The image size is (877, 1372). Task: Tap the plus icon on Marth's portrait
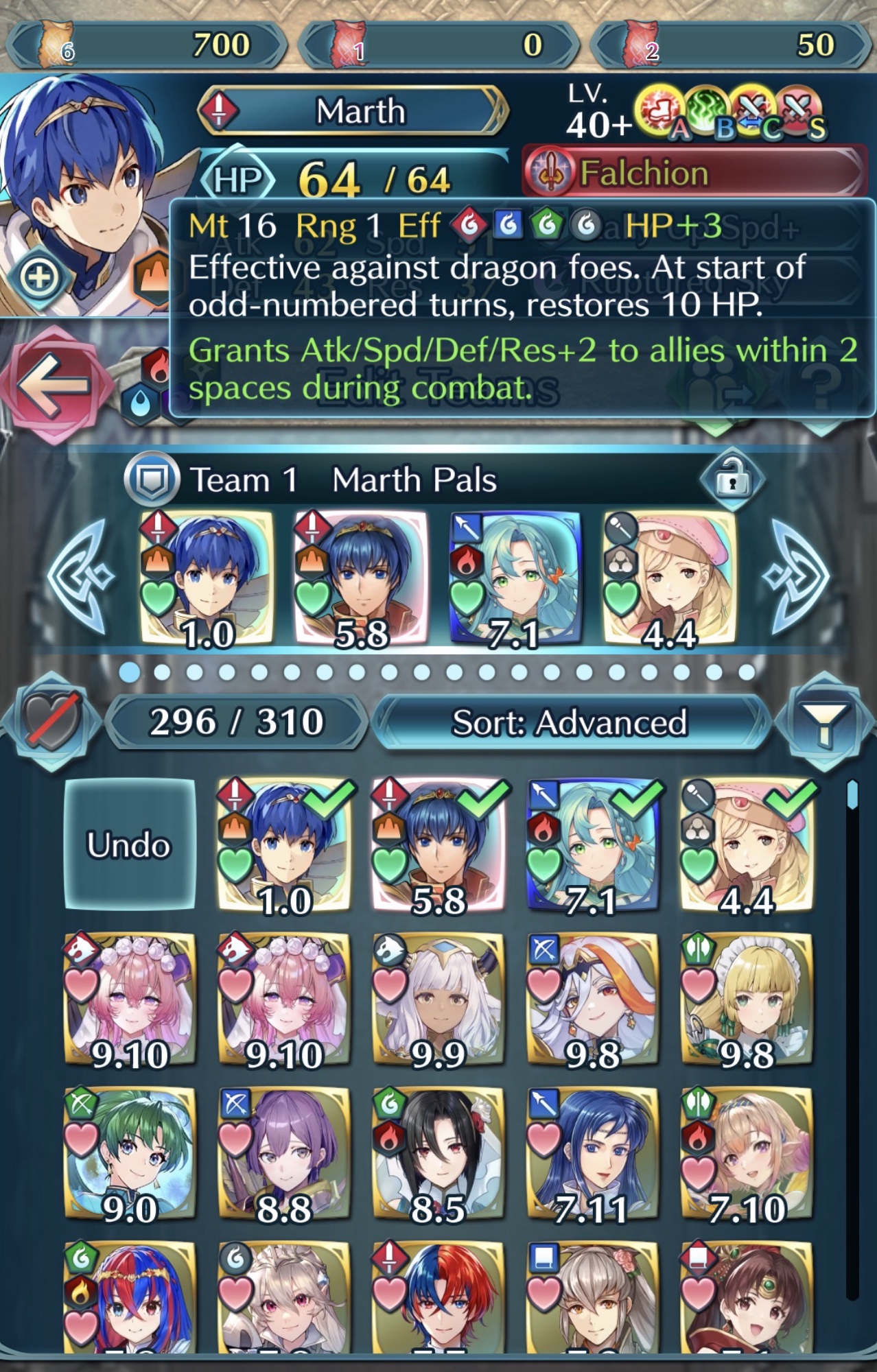pyautogui.click(x=39, y=277)
